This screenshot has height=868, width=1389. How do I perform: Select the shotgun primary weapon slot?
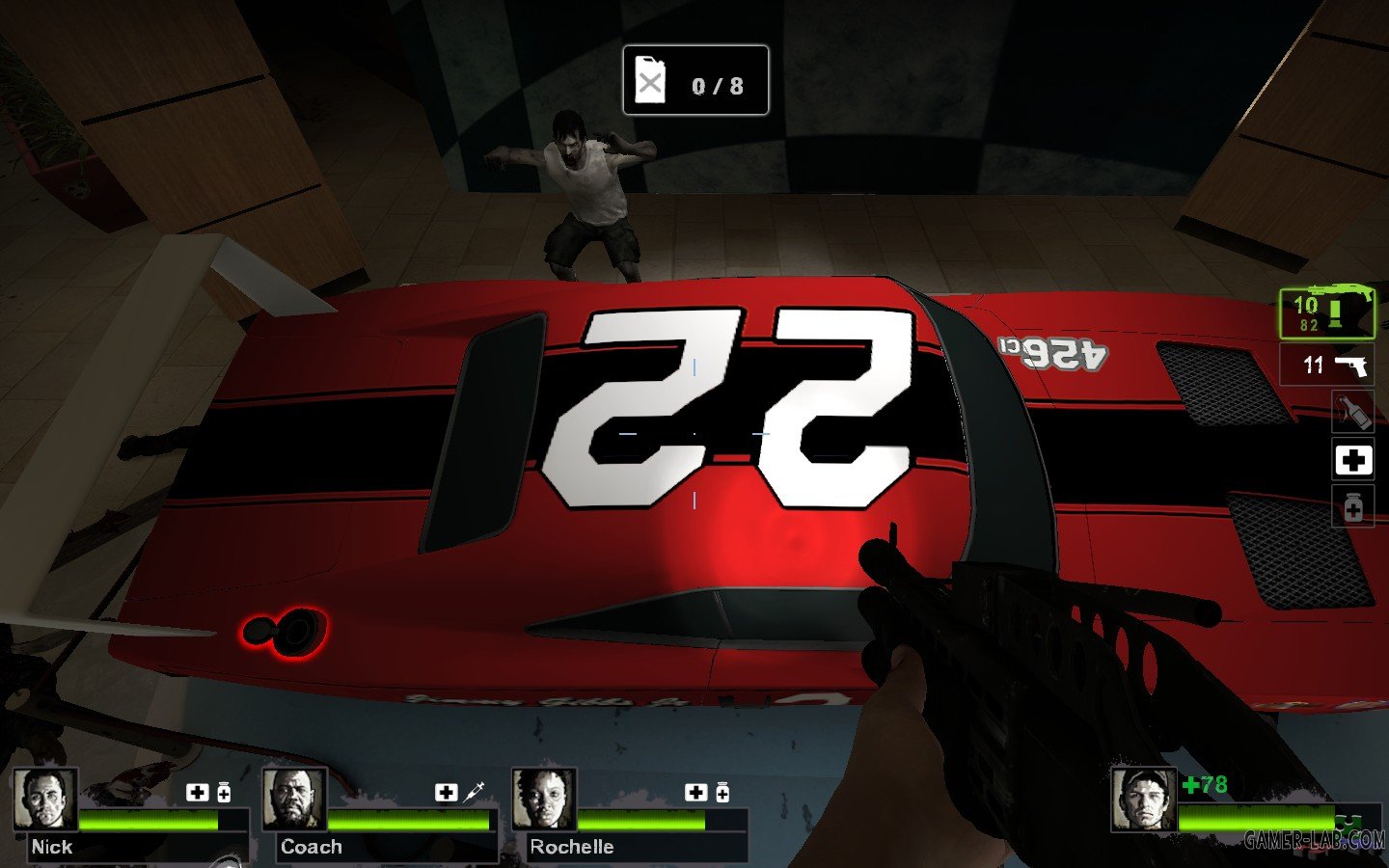click(x=1326, y=313)
